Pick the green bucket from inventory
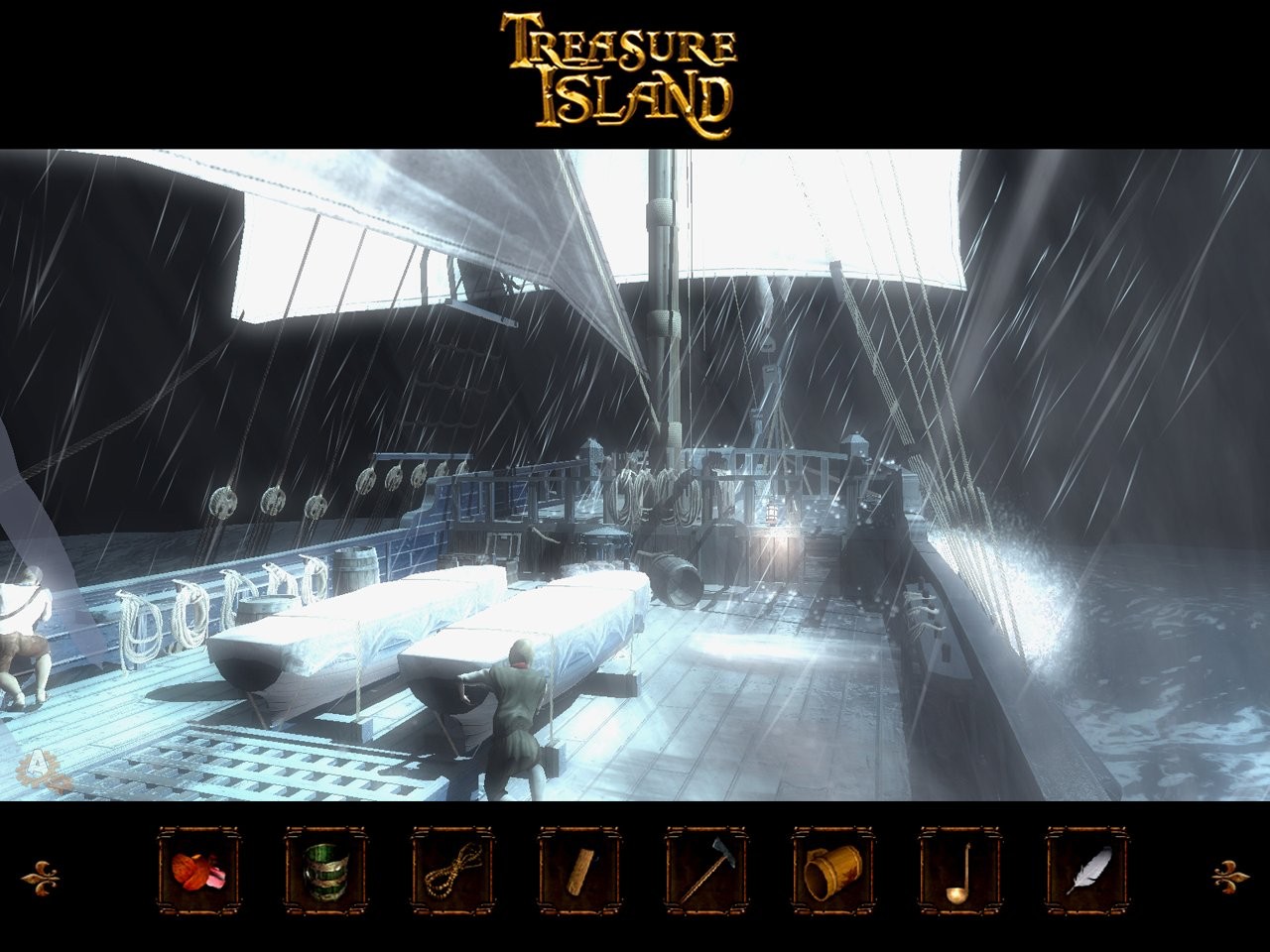The width and height of the screenshot is (1270, 952). (x=325, y=870)
